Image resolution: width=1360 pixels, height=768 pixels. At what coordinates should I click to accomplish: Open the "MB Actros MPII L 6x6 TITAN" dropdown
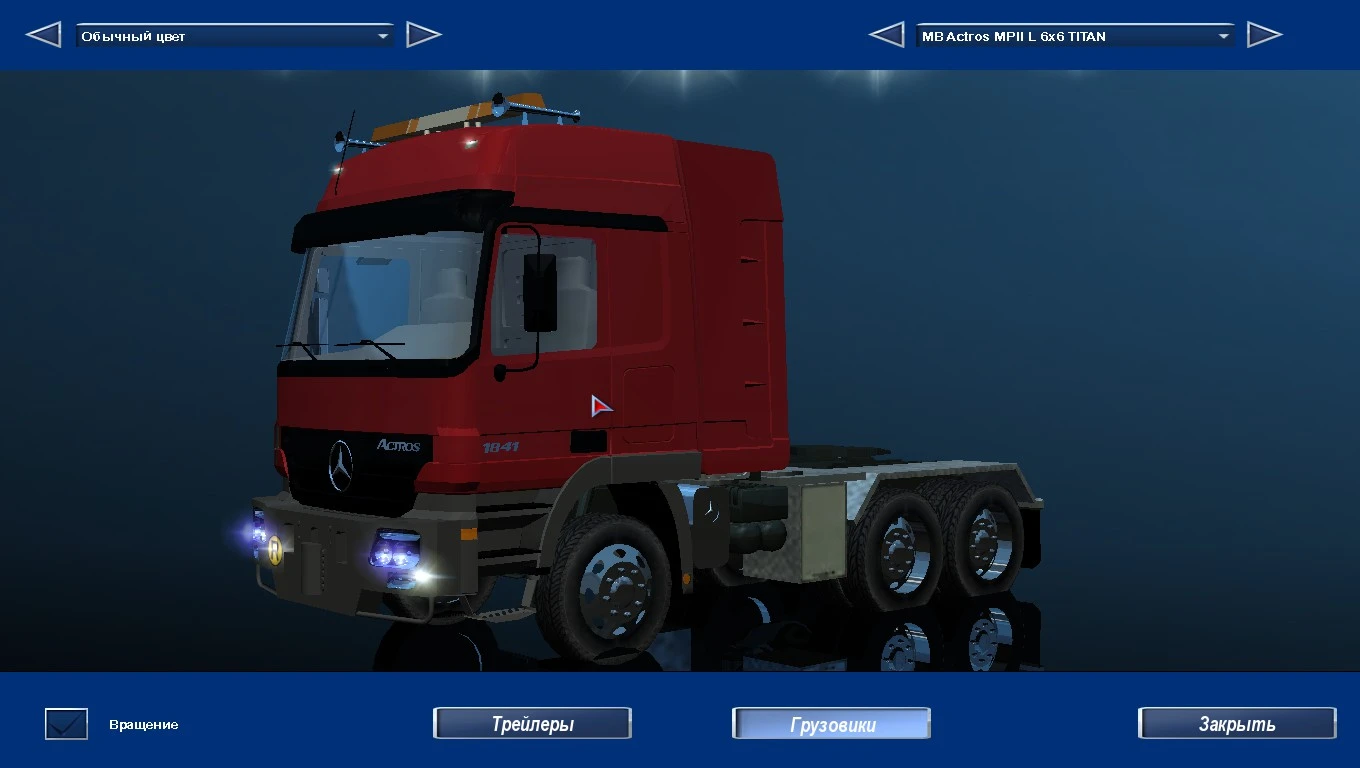click(1070, 35)
